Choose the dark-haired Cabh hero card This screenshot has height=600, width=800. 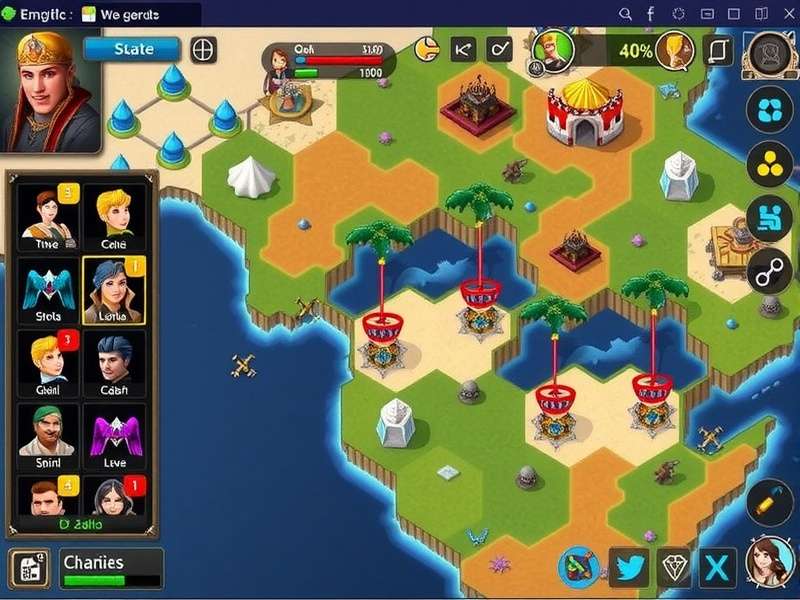click(x=113, y=363)
